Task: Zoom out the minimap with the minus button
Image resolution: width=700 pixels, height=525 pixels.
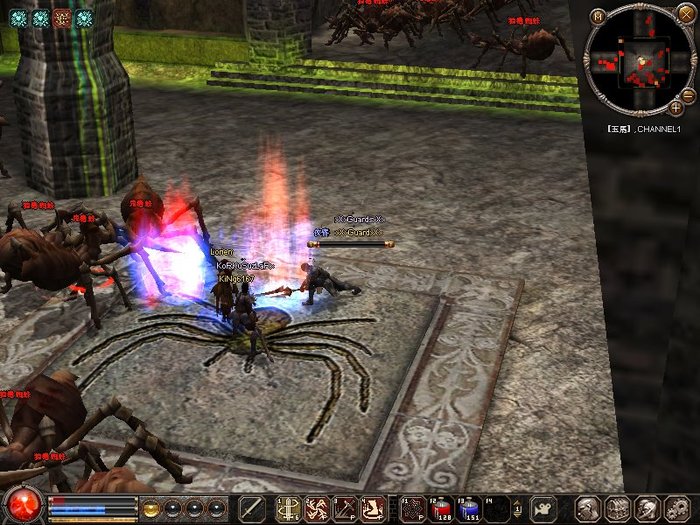Action: (x=687, y=94)
